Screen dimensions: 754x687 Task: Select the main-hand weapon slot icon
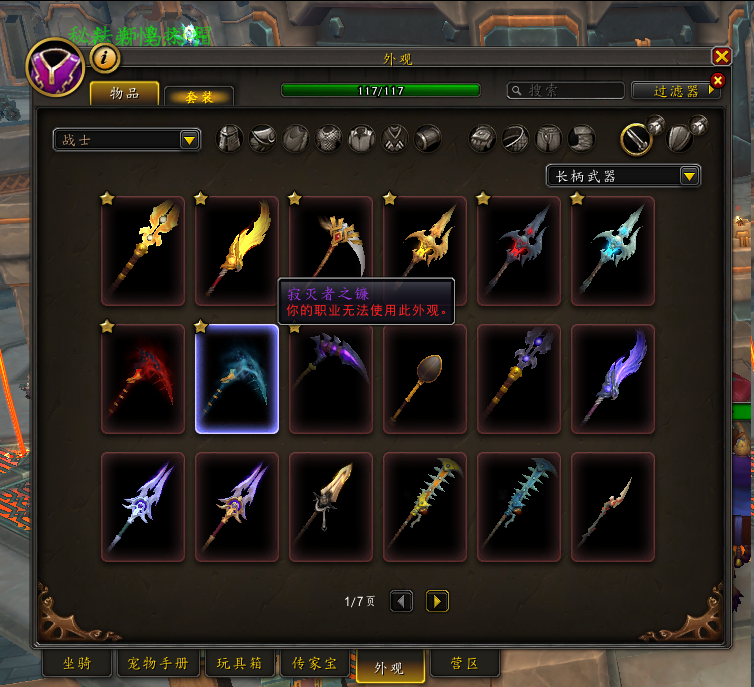pos(637,139)
